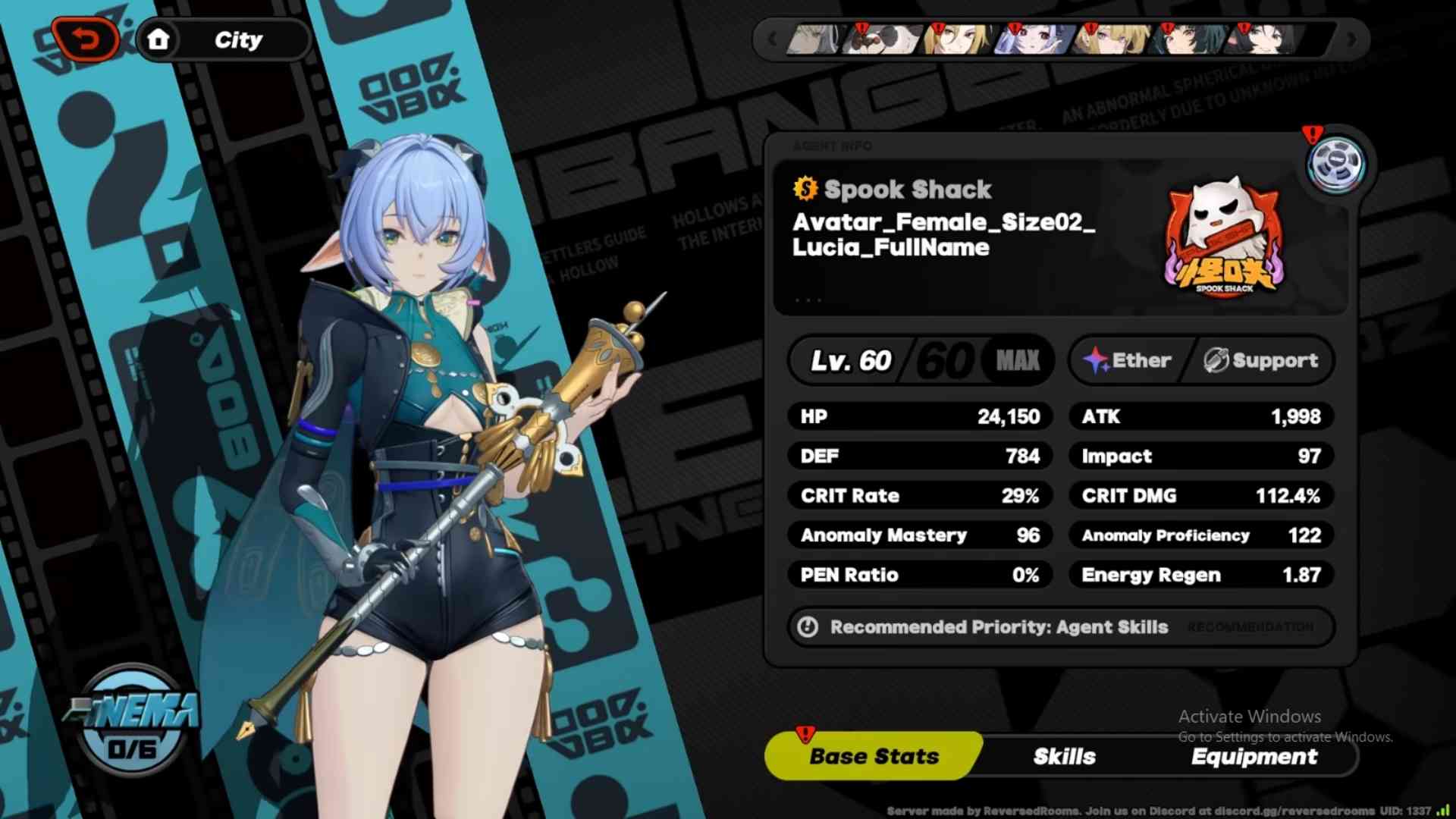Collapse character list with left arrow
This screenshot has width=1456, height=819.
point(772,39)
